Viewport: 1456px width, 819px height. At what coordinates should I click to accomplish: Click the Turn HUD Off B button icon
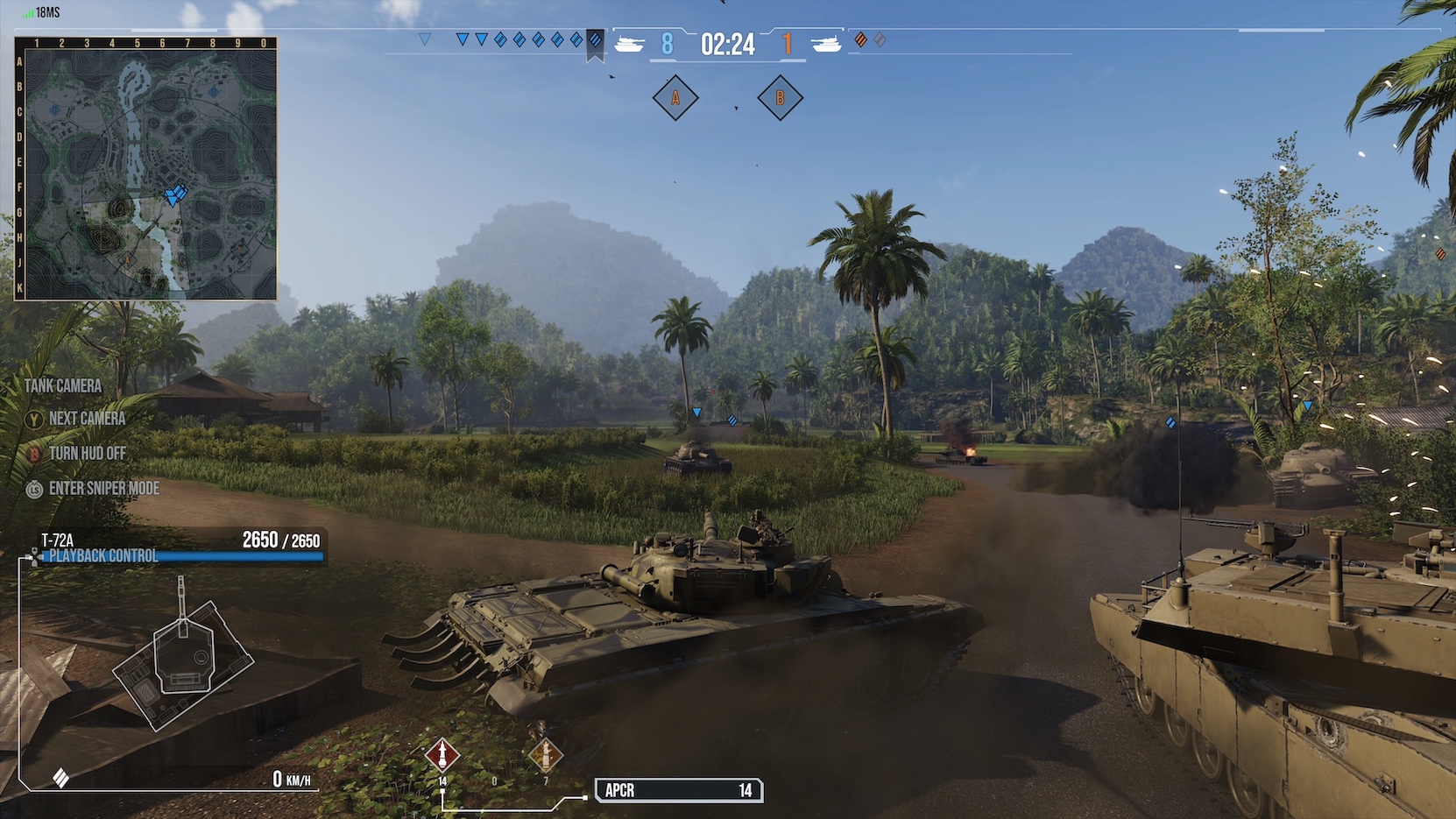click(x=33, y=454)
